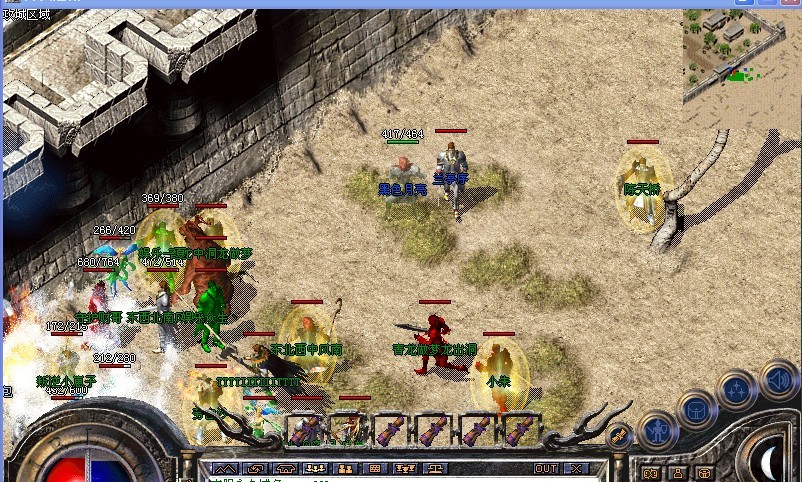The image size is (802, 482).
Task: Toggle the sound speaker button
Action: point(777,380)
